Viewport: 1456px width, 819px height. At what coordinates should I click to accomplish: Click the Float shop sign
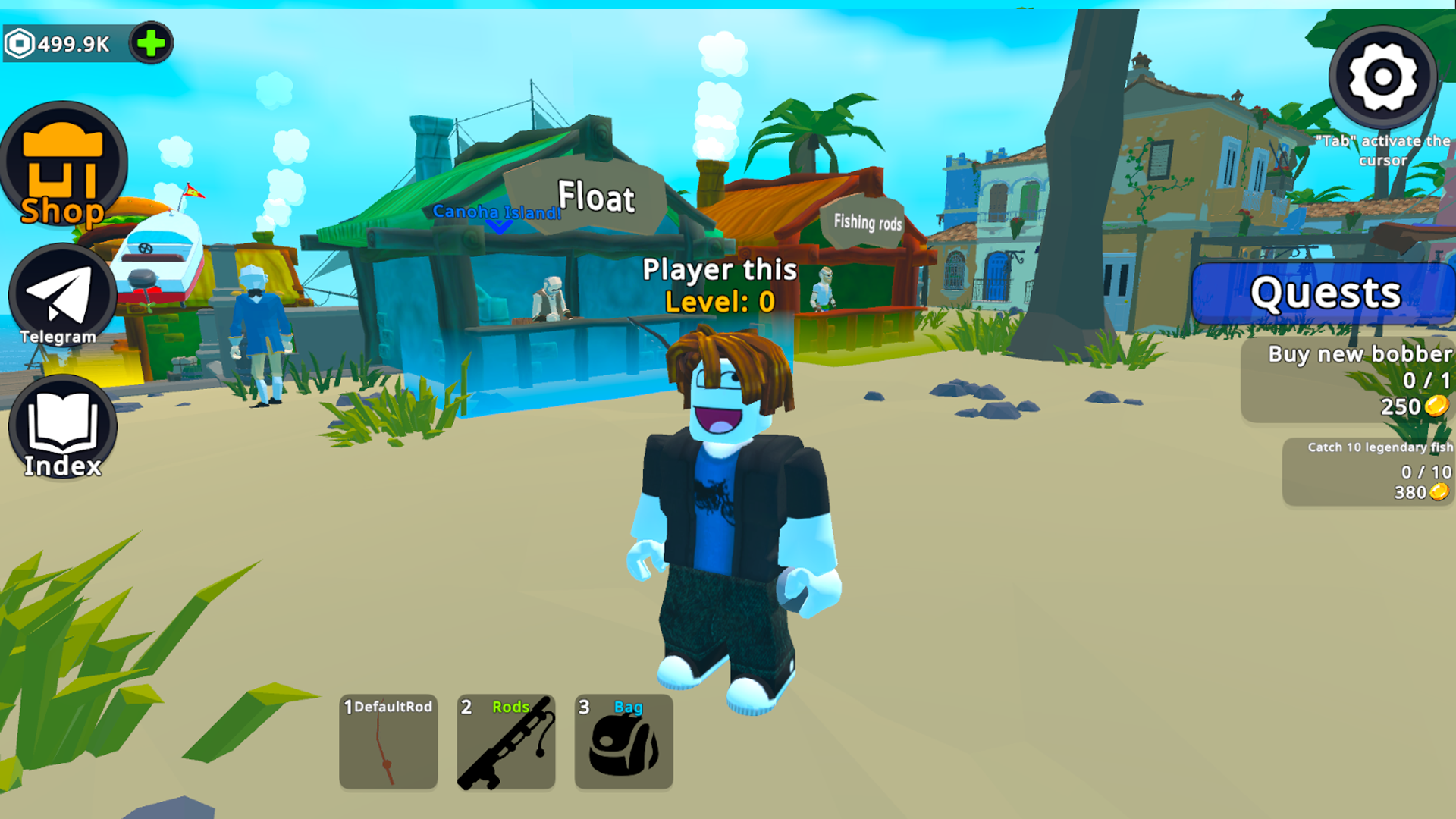tap(595, 197)
